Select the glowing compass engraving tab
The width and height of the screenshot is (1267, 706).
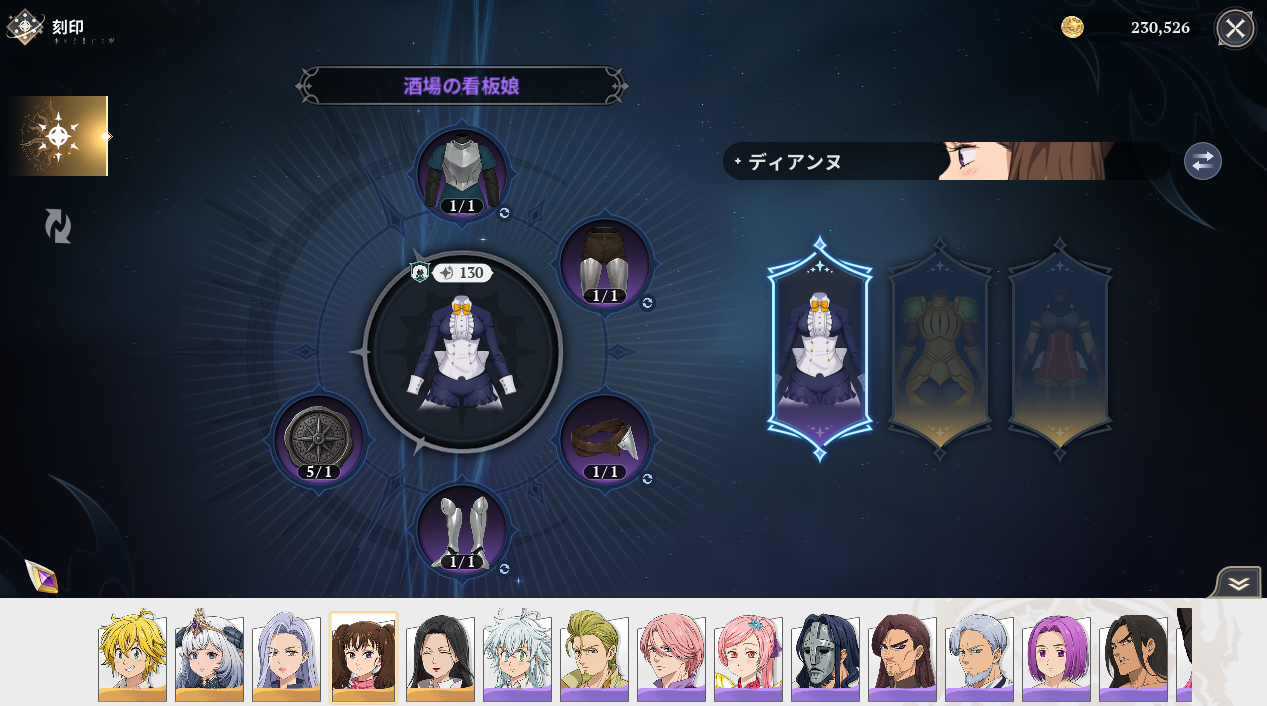click(59, 136)
